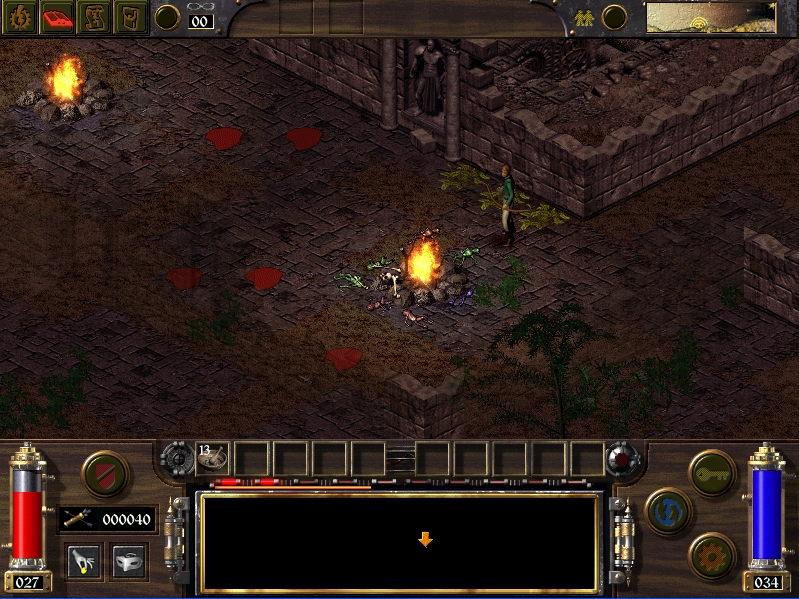This screenshot has width=799, height=599.
Task: Click the gold key round button
Action: pyautogui.click(x=712, y=471)
